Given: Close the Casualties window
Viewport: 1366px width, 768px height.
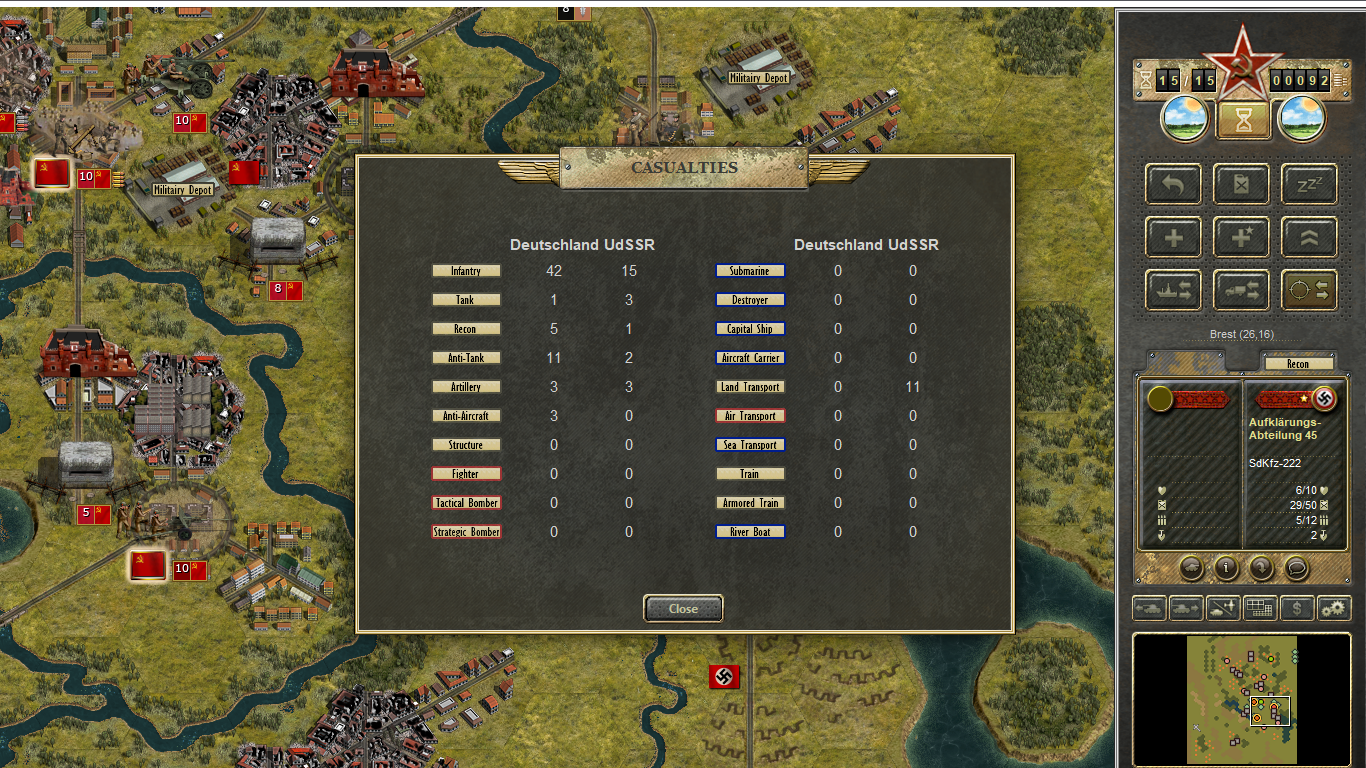Looking at the screenshot, I should click(683, 608).
